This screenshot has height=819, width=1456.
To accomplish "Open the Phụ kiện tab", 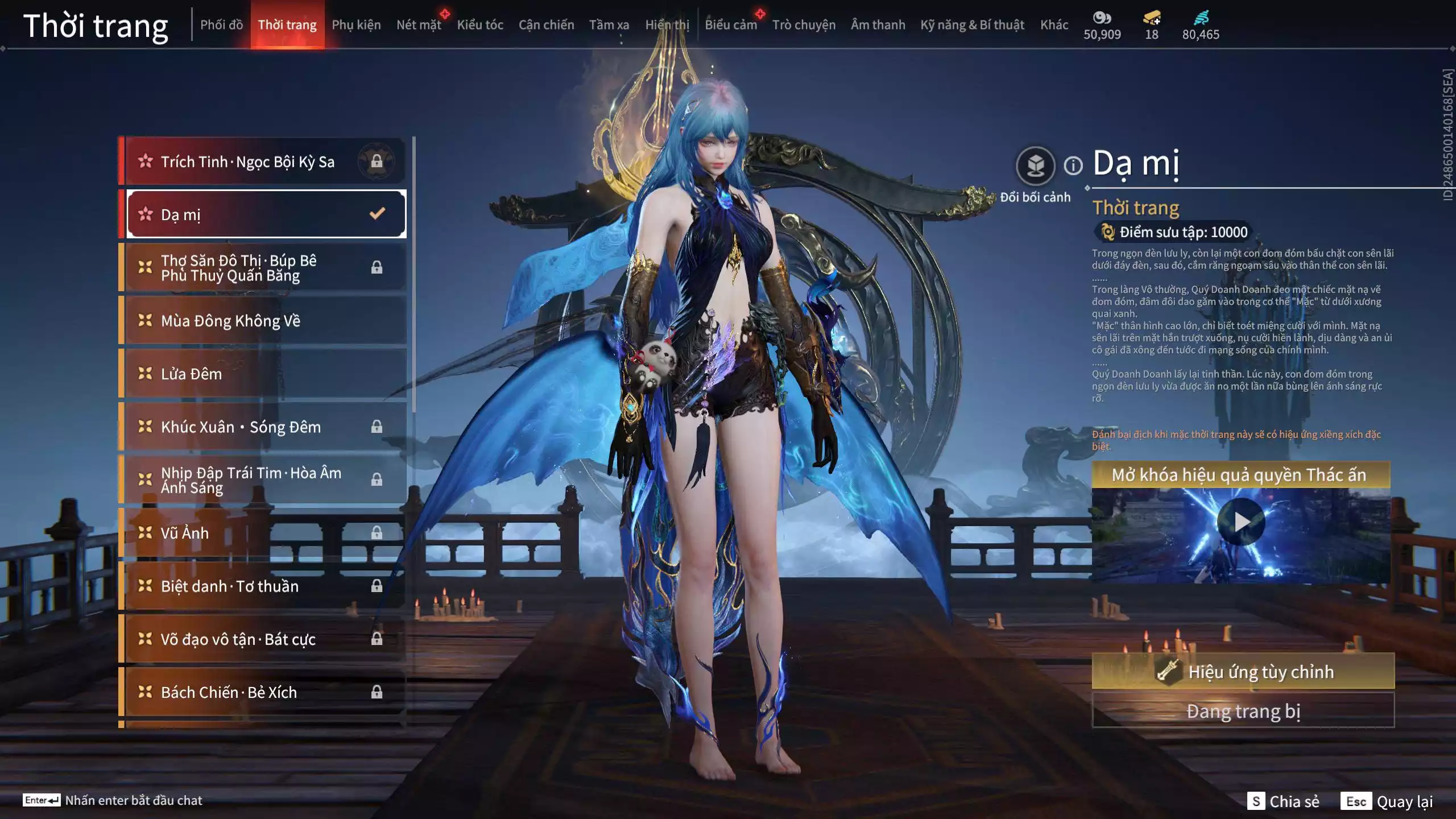I will tap(356, 25).
